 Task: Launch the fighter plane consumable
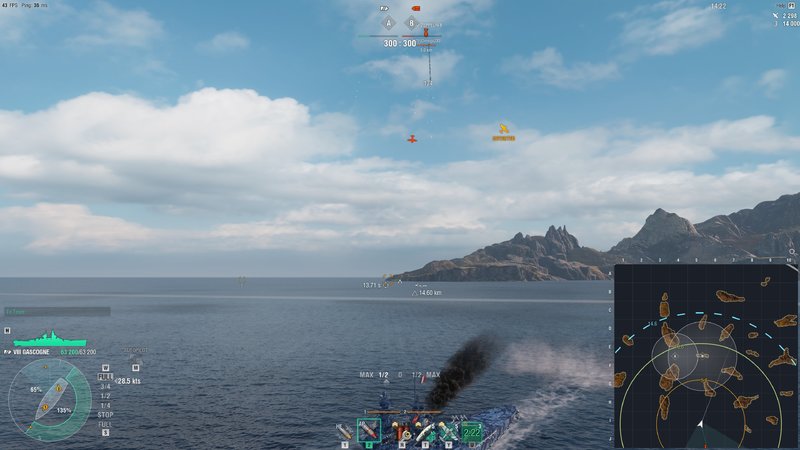(448, 431)
